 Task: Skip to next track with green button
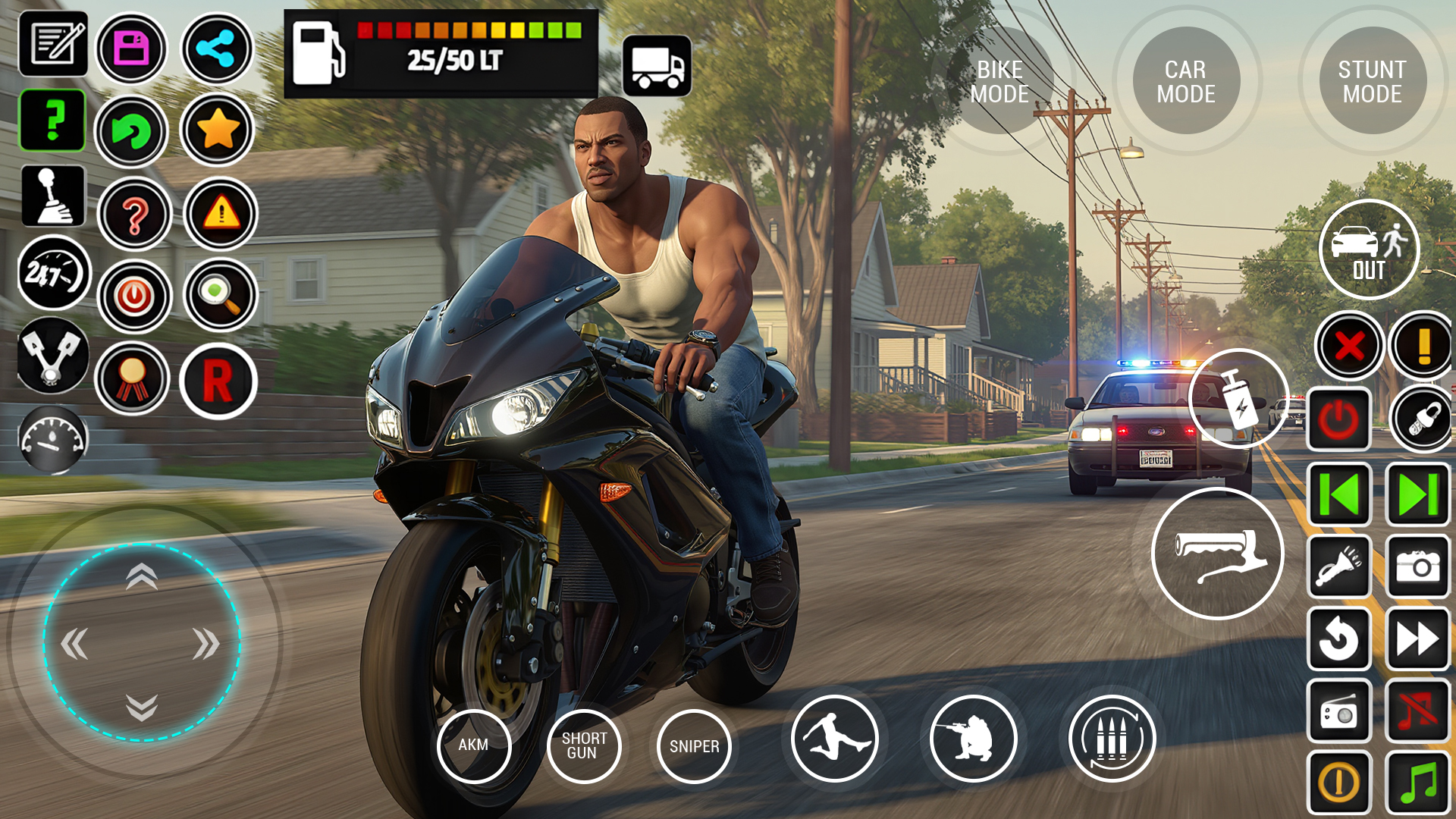(1417, 495)
